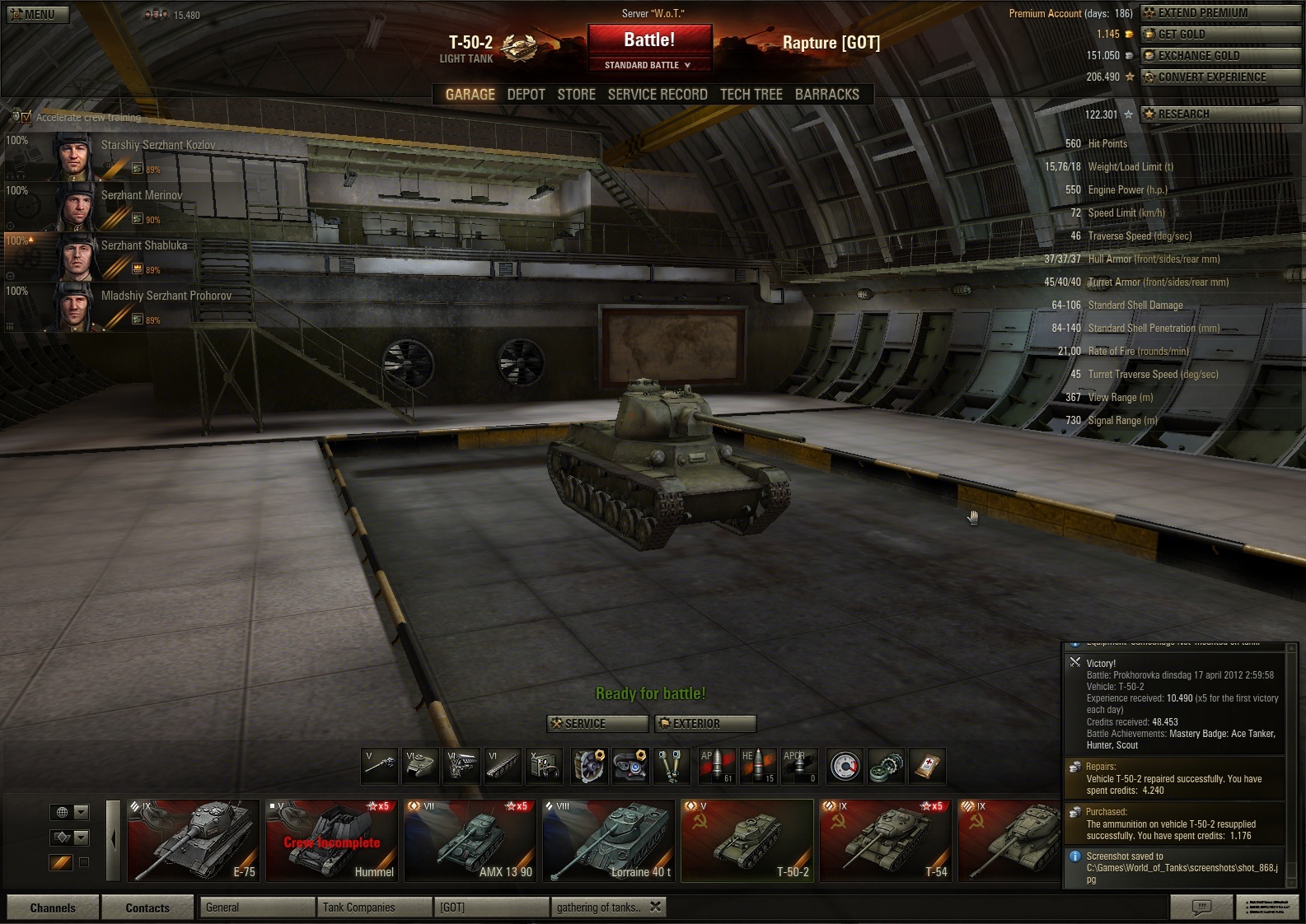Start the match with the Battle! button
1306x924 pixels.
coord(649,40)
